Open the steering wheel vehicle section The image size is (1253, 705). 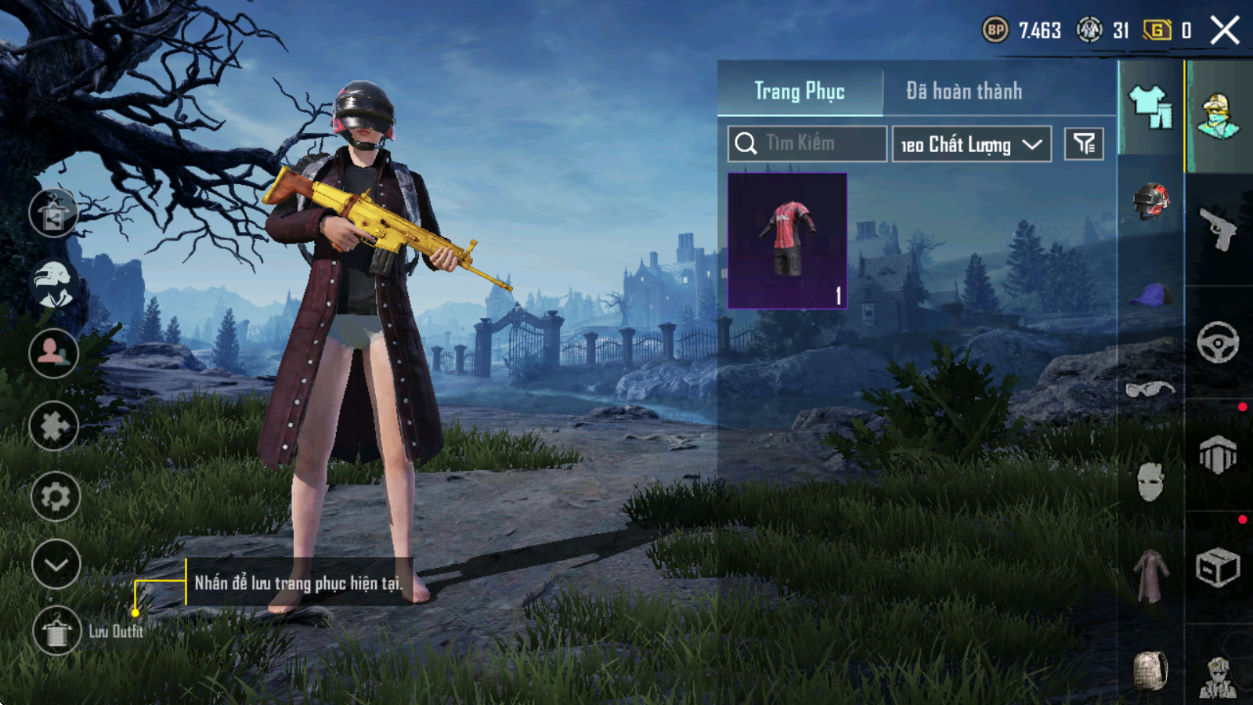pos(1218,343)
